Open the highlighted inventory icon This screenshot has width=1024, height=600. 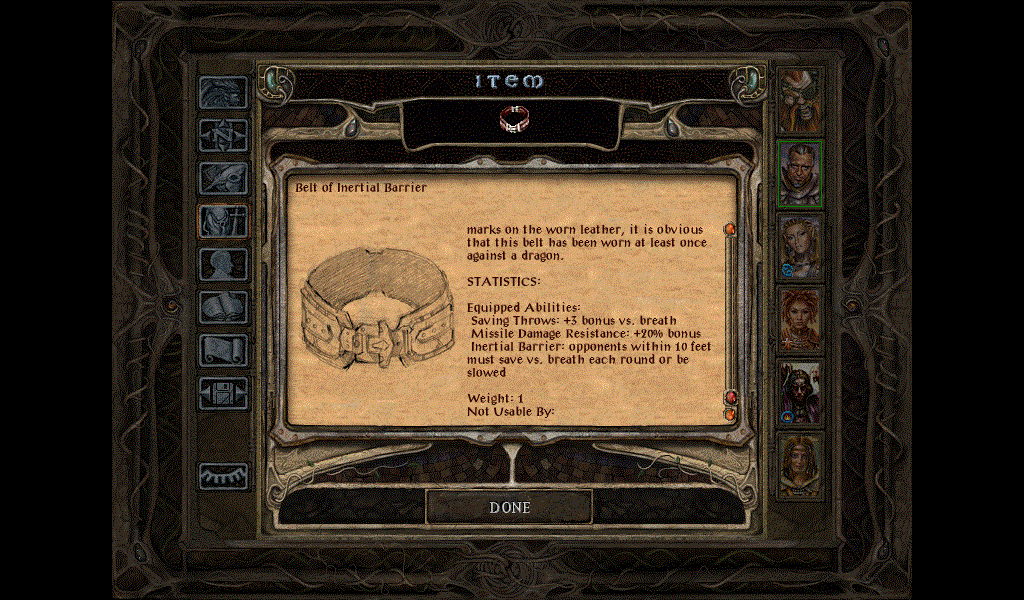click(222, 221)
